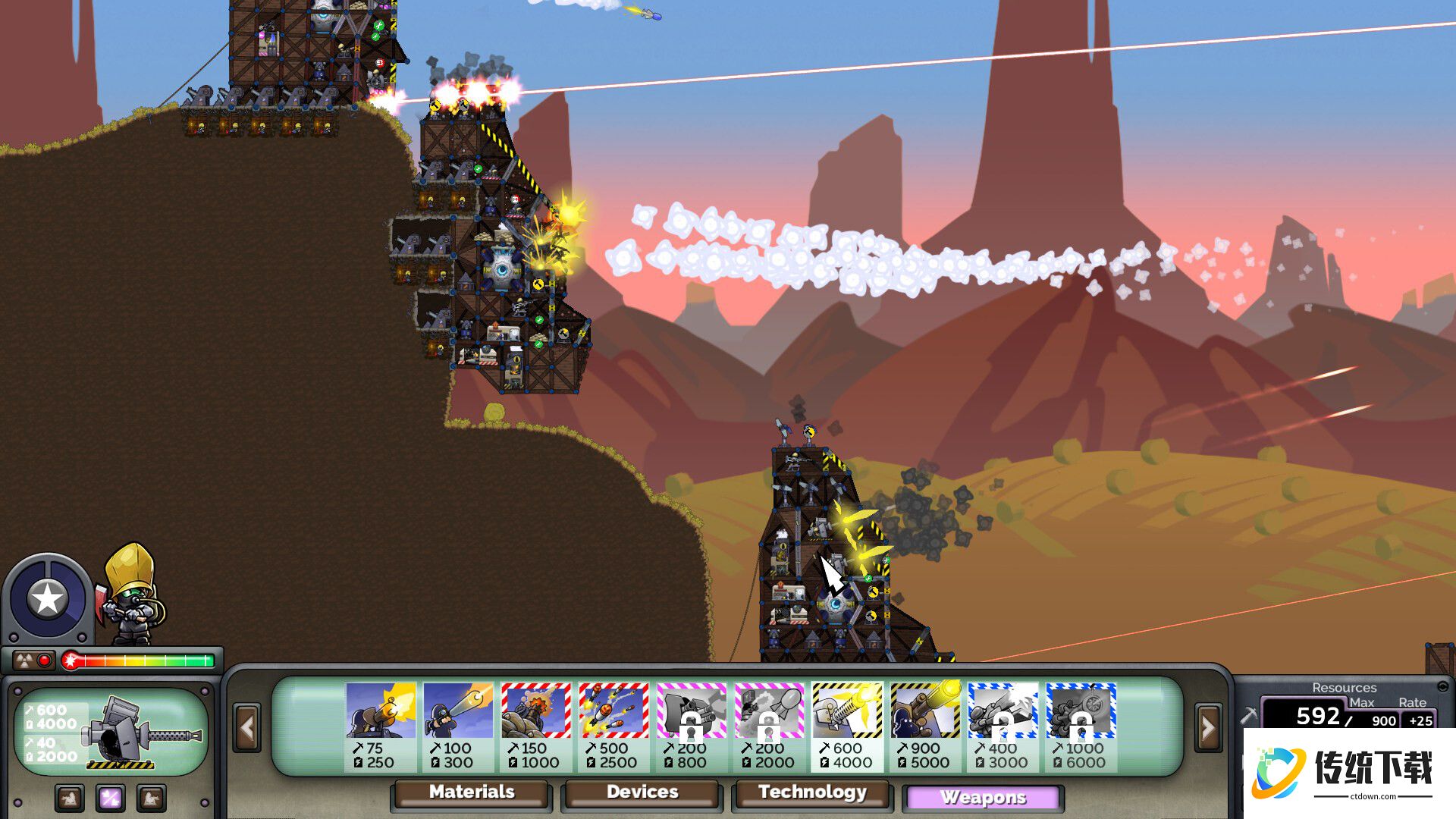Click the commander star emblem dial

(x=47, y=599)
